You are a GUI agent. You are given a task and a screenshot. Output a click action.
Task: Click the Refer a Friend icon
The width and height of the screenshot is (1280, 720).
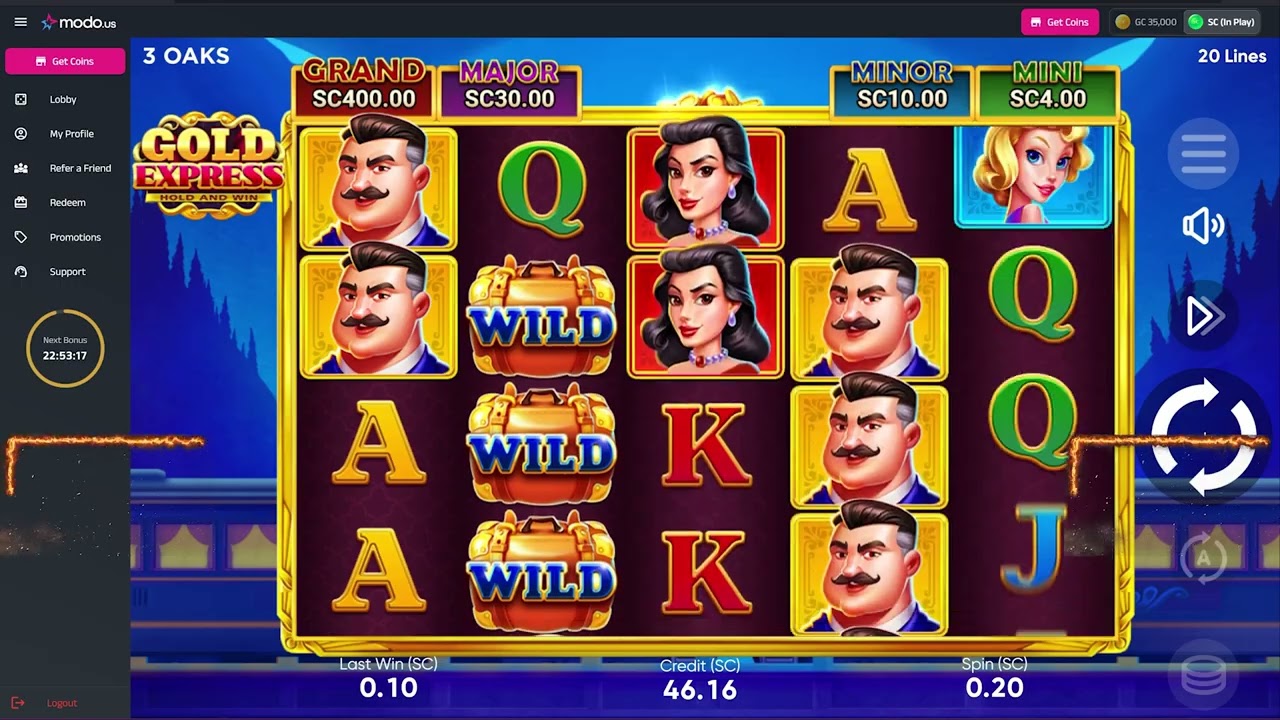click(x=21, y=168)
